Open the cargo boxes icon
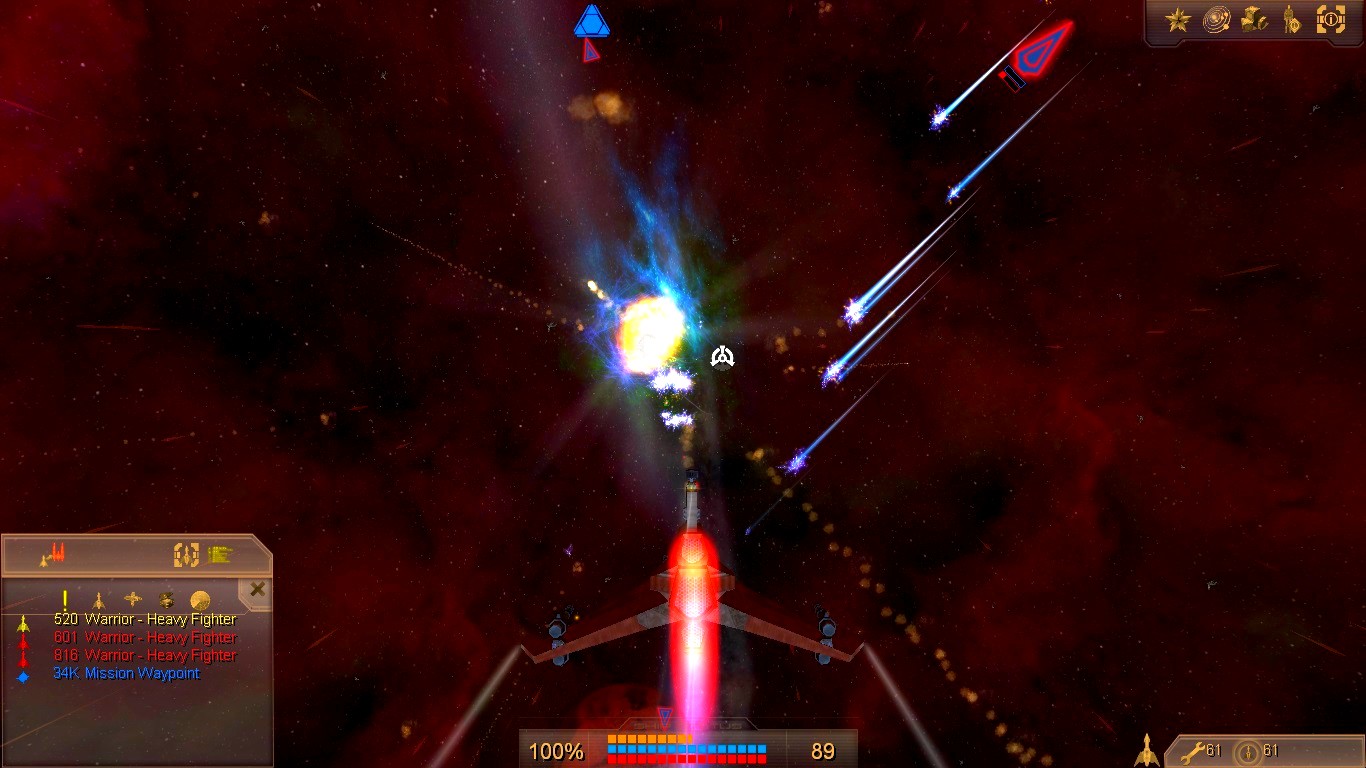Screen dimensions: 1366x768 pyautogui.click(x=1254, y=20)
